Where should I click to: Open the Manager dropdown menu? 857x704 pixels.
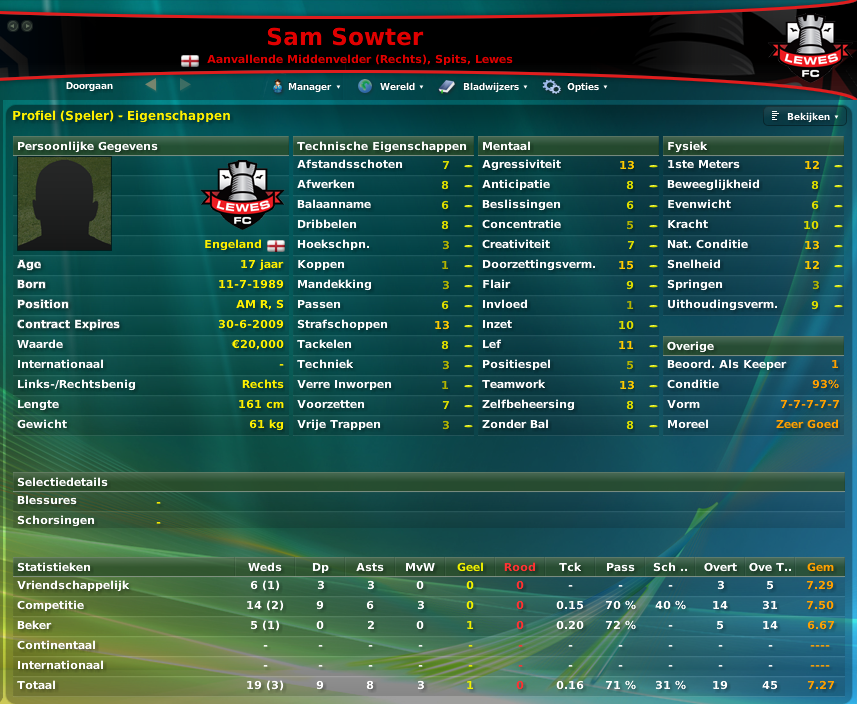point(306,87)
